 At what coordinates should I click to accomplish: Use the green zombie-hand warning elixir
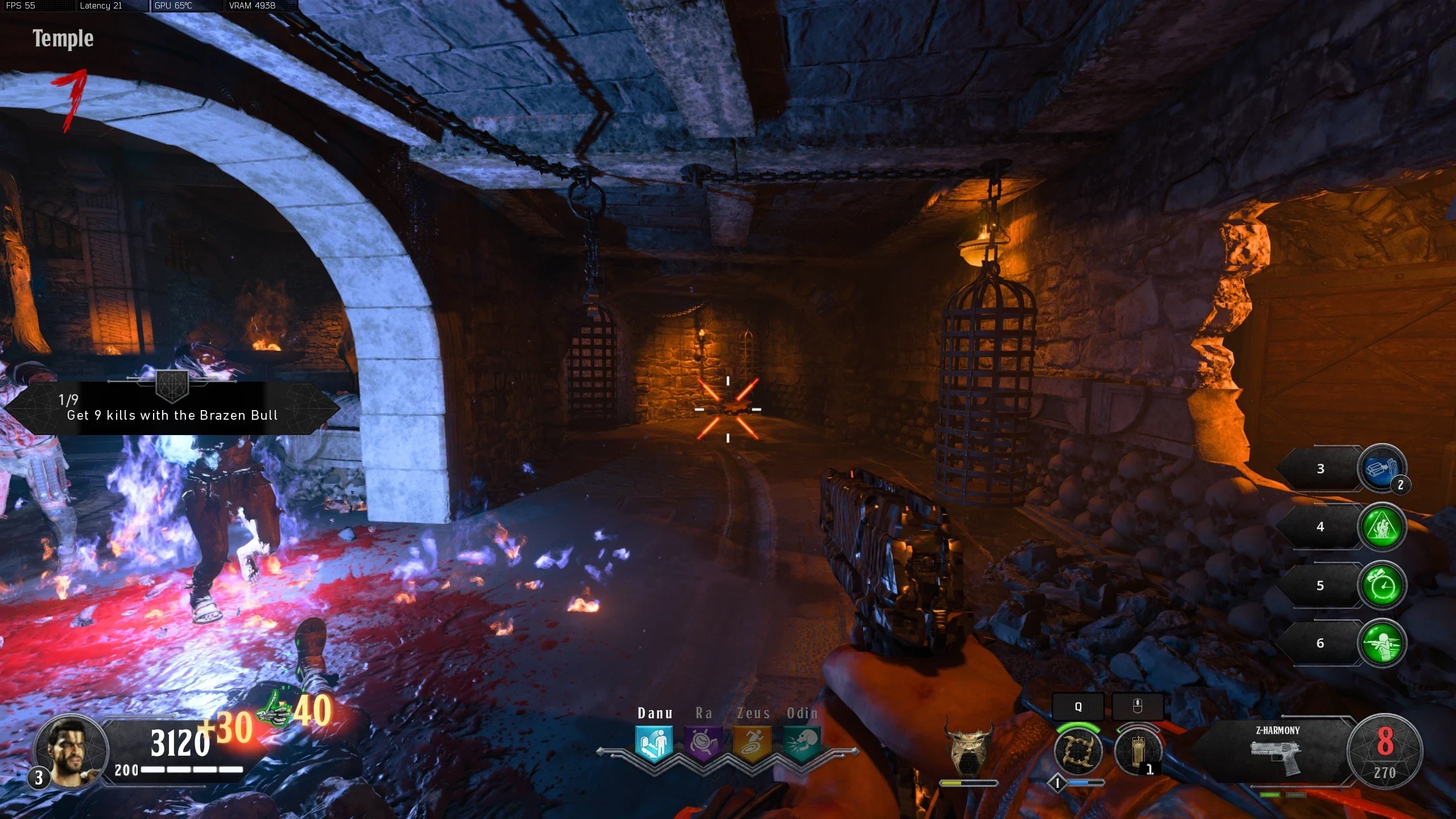click(1381, 527)
